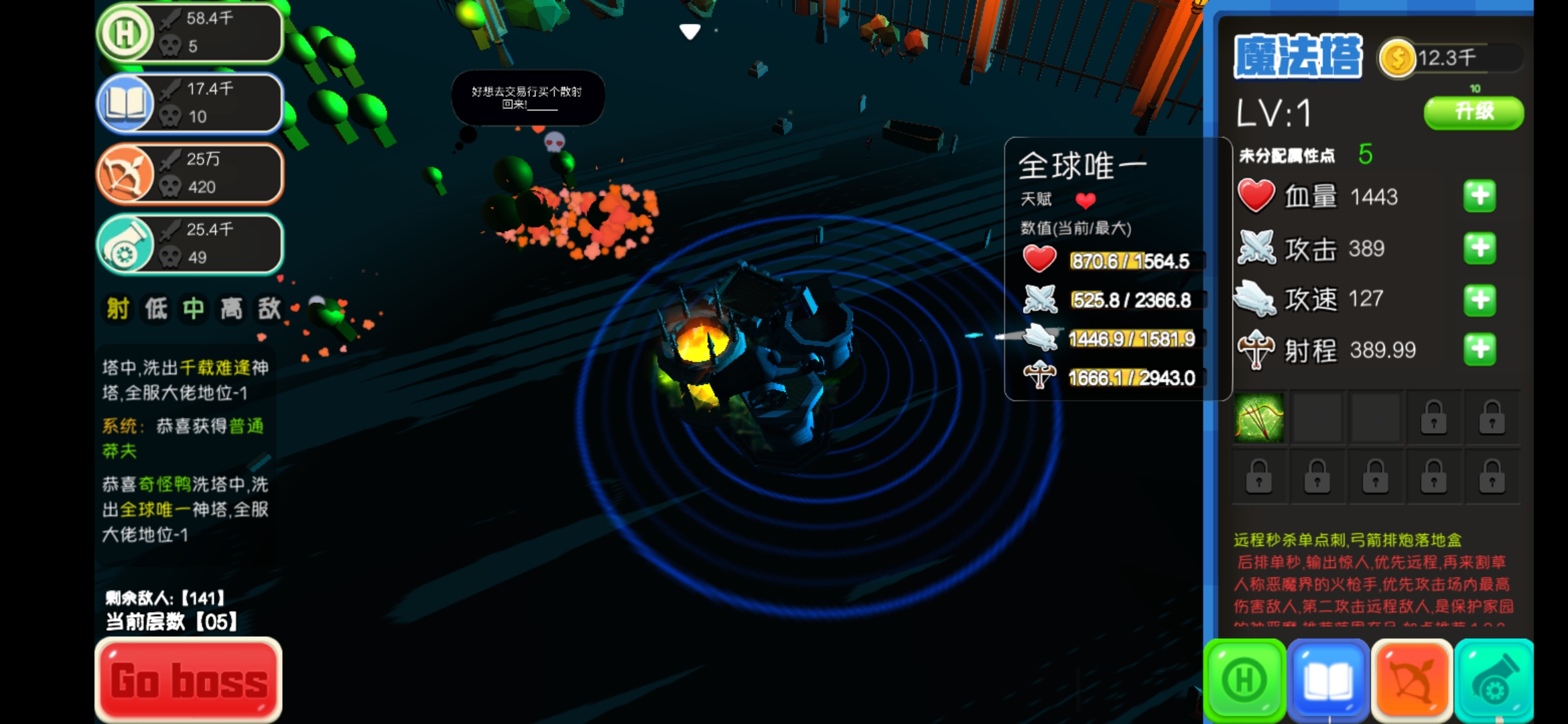
Task: Open the orange bow tower stats panel
Action: (190, 173)
